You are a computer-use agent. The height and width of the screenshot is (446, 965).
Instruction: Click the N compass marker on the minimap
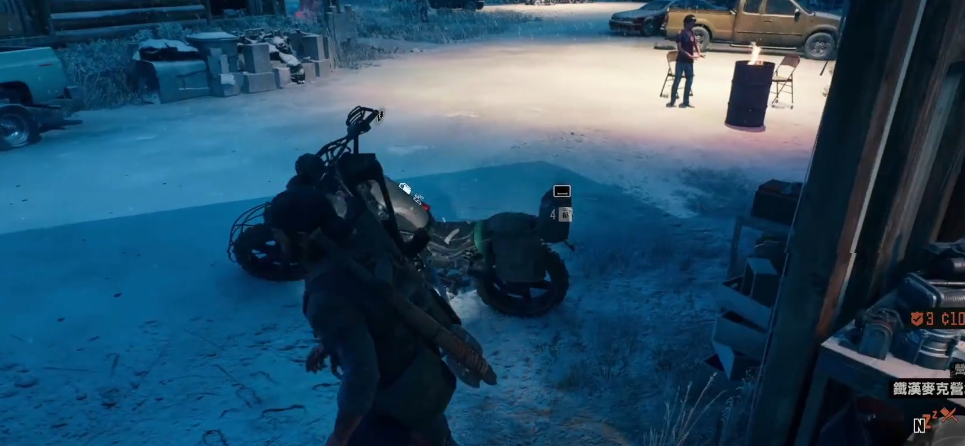(x=918, y=426)
